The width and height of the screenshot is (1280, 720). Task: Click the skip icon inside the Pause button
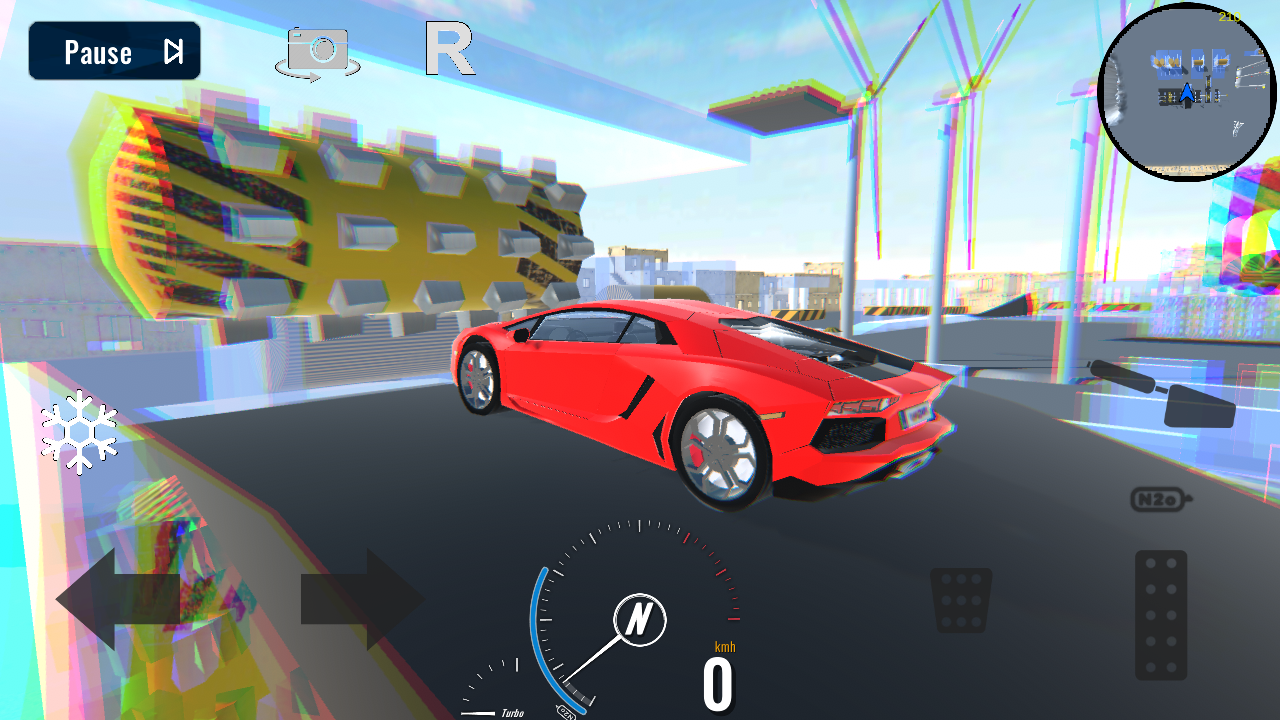pos(172,51)
